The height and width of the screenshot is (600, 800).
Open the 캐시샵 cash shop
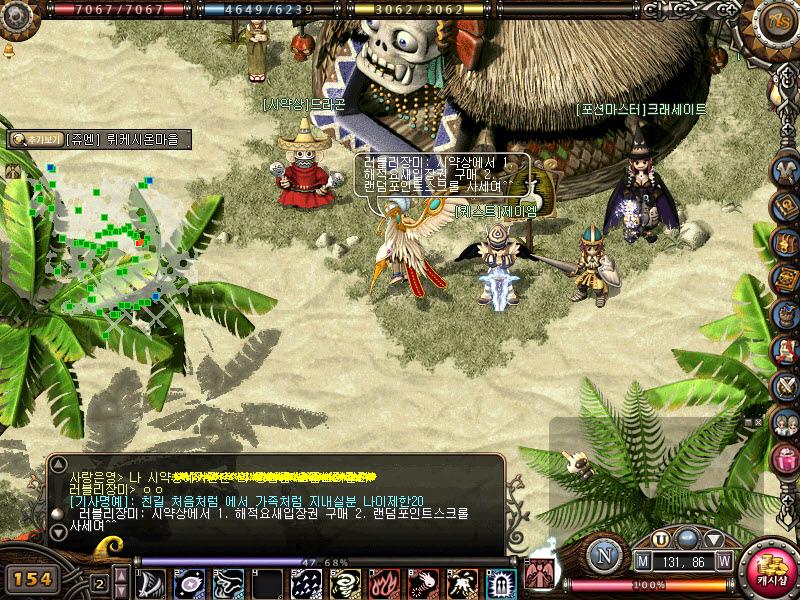pos(769,570)
